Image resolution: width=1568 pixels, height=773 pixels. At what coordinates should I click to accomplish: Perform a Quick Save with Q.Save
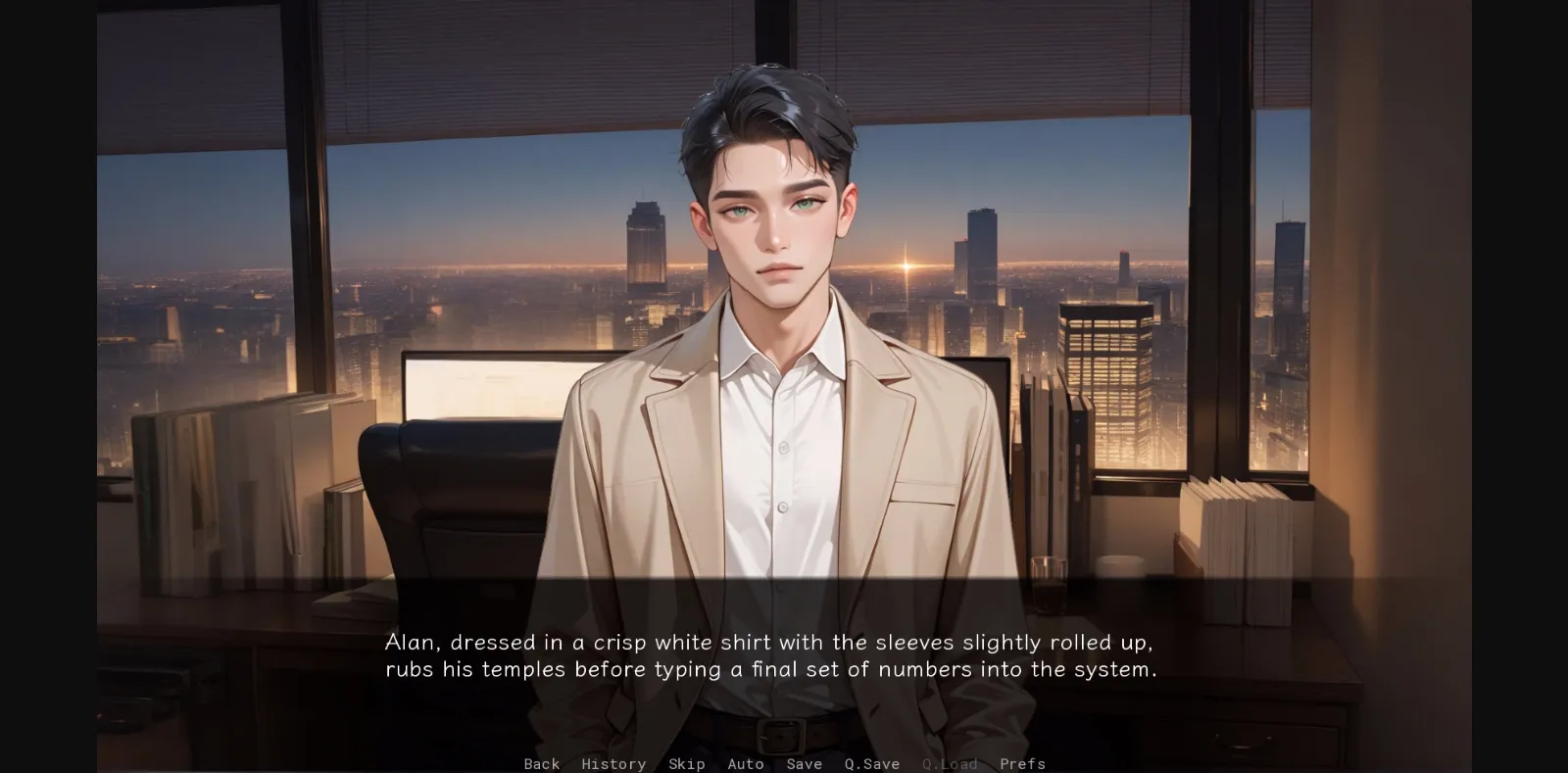pyautogui.click(x=870, y=764)
